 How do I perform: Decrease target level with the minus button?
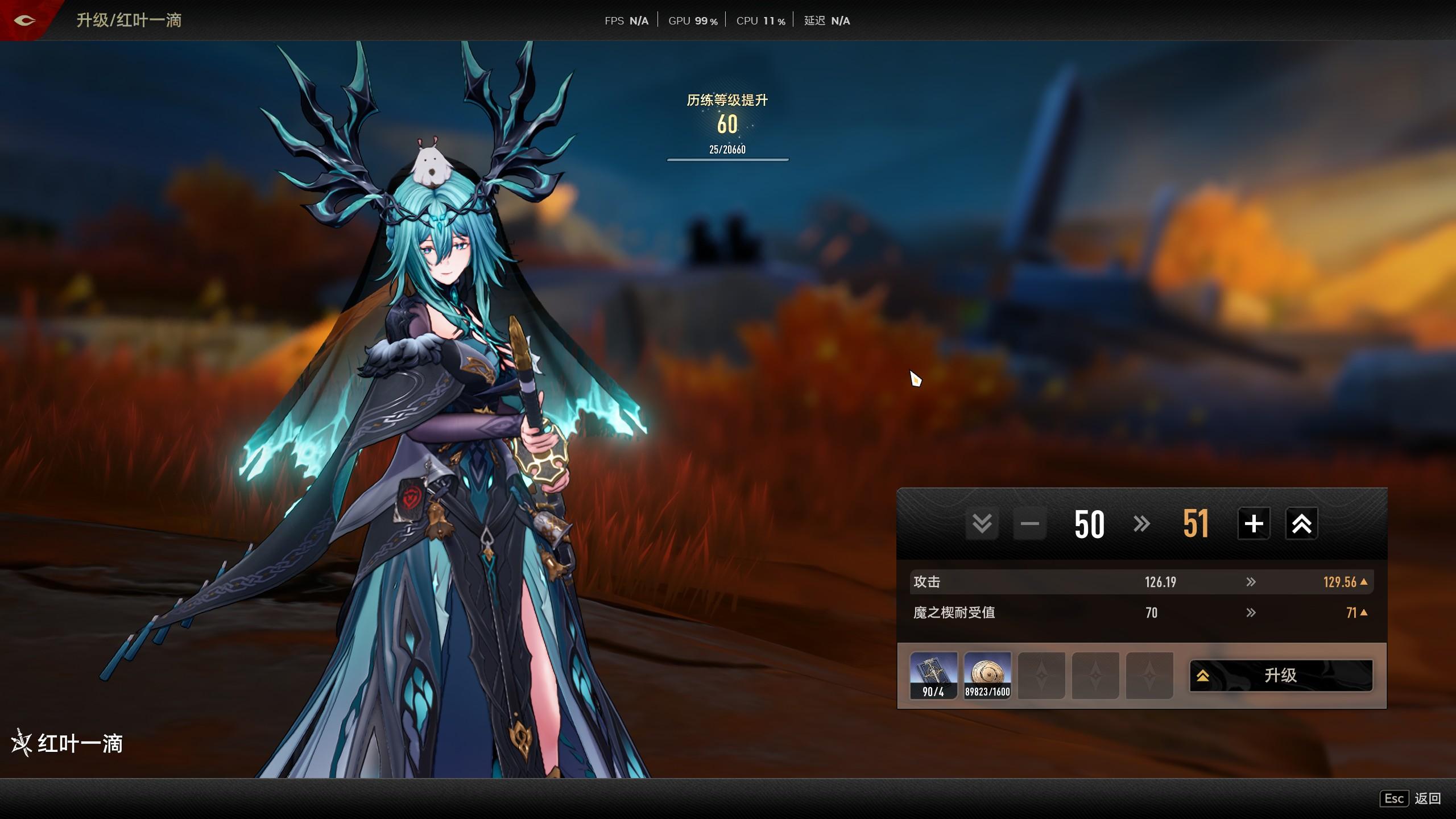pos(1029,523)
